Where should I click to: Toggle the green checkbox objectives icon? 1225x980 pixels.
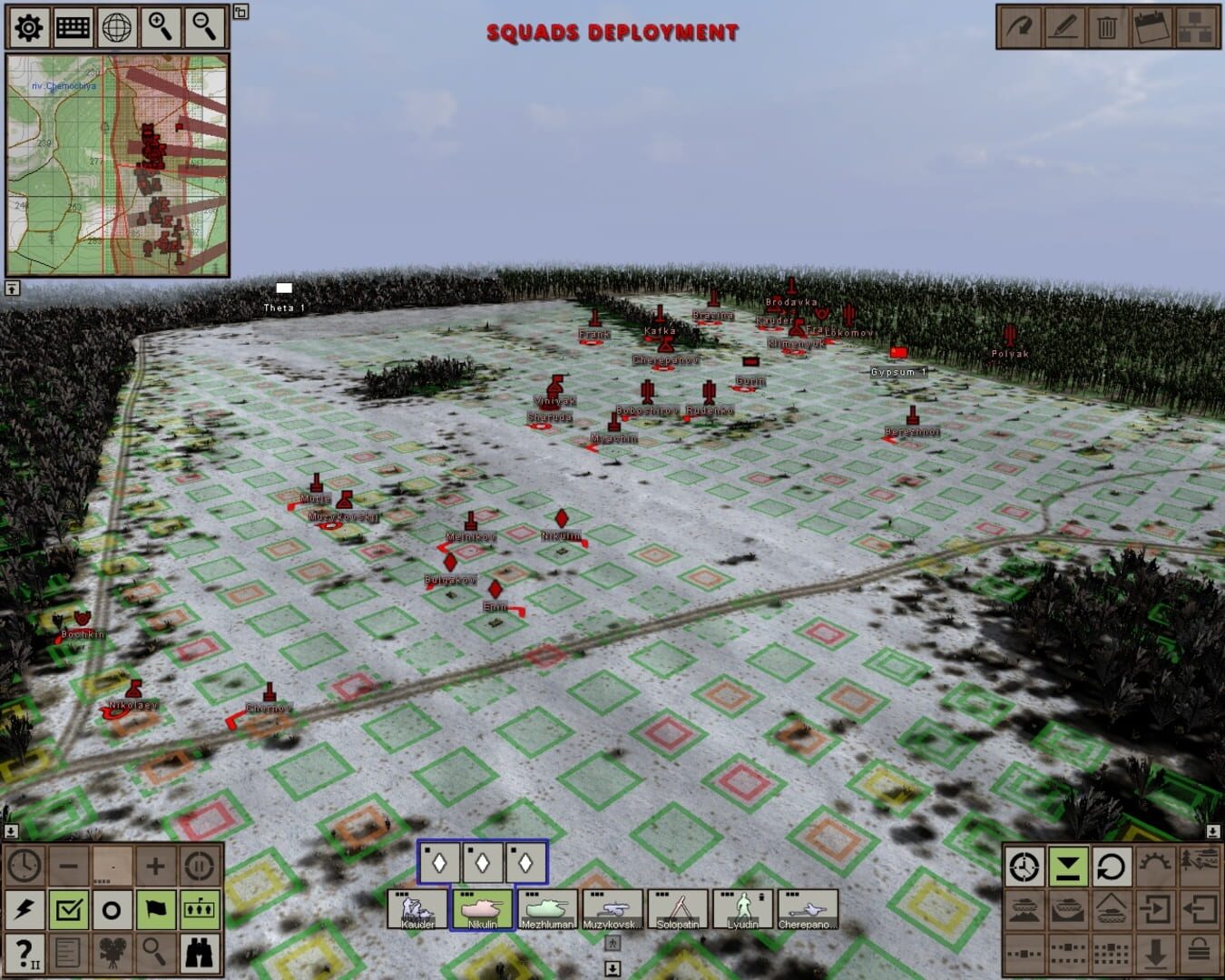[68, 909]
